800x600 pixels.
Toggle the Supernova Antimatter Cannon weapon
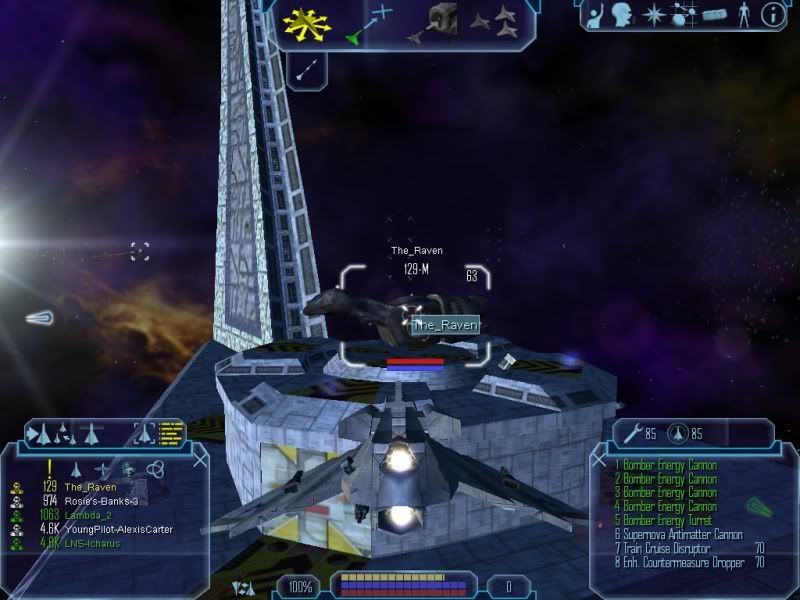pyautogui.click(x=679, y=535)
